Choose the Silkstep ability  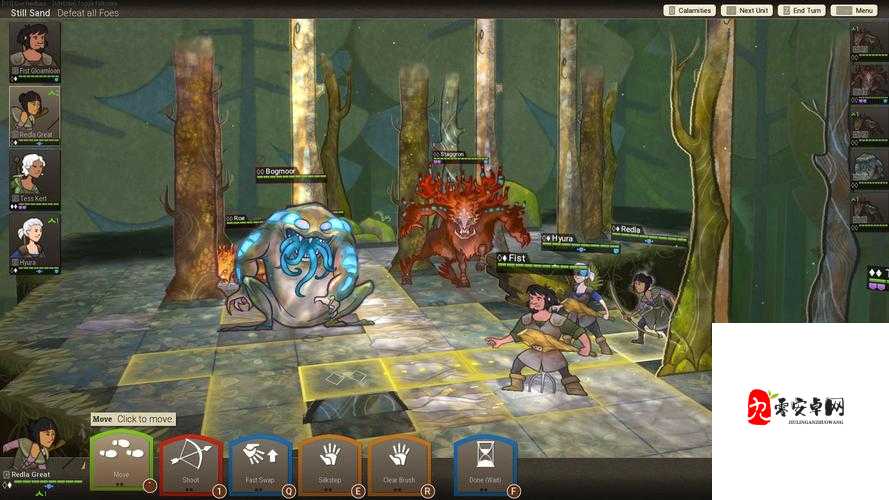(x=329, y=461)
